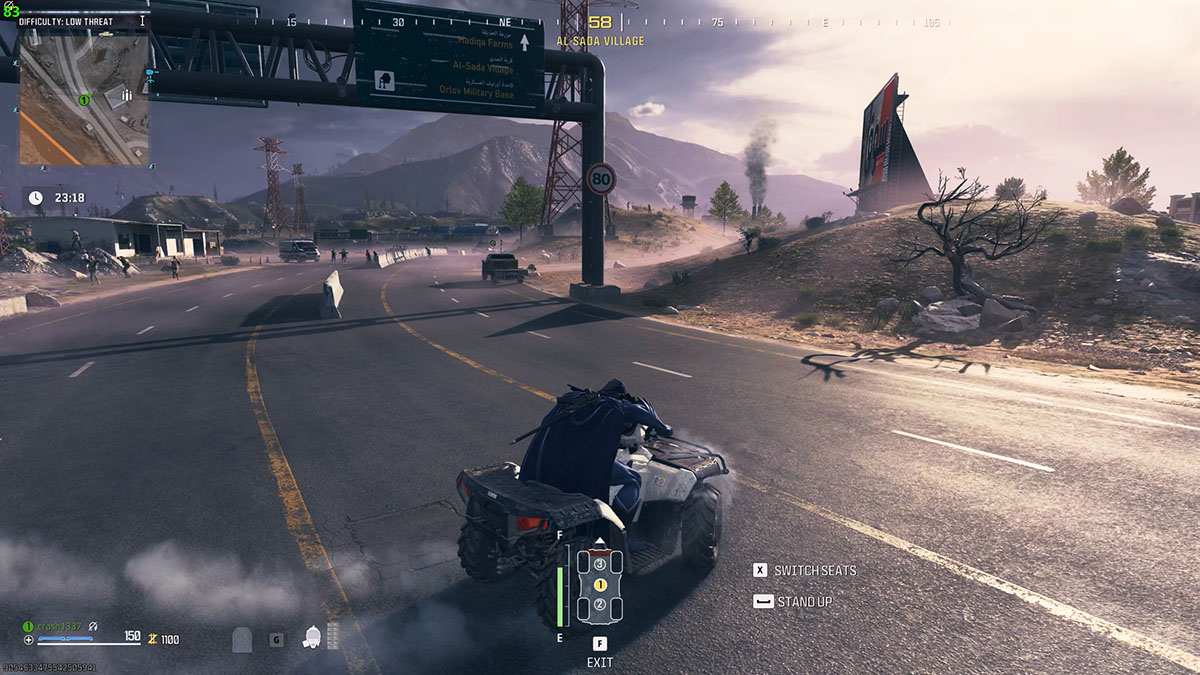Click the crash1337 squad member name
Image resolution: width=1200 pixels, height=675 pixels.
pyautogui.click(x=61, y=626)
